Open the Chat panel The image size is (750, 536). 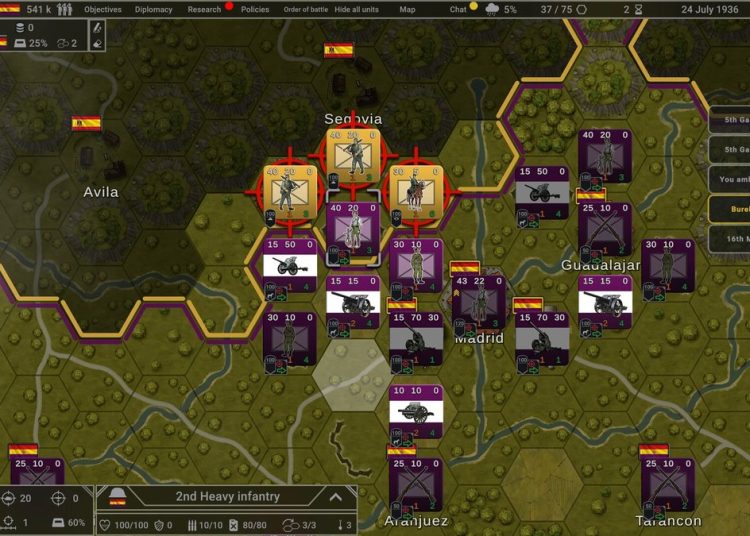[x=458, y=9]
